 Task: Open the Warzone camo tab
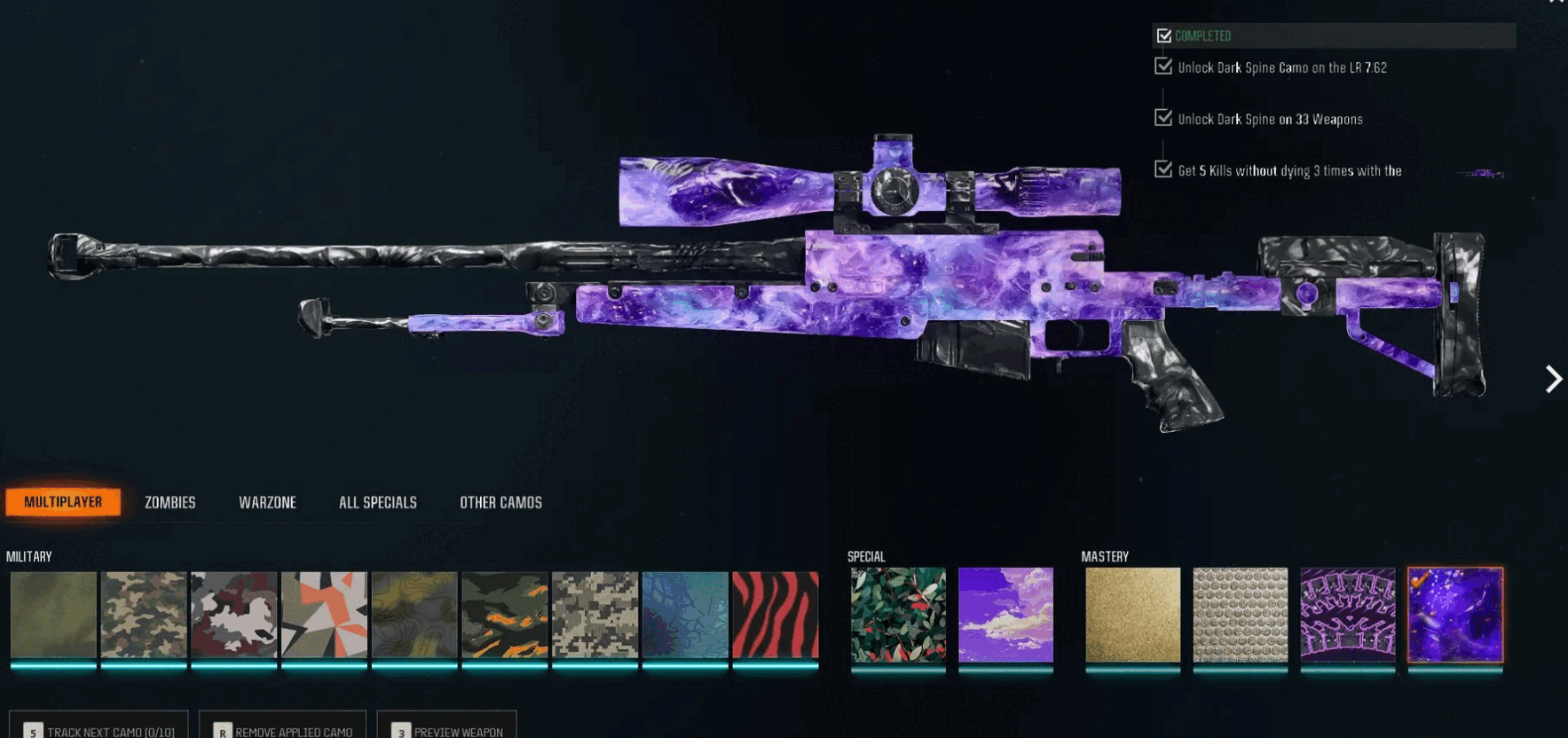[266, 502]
